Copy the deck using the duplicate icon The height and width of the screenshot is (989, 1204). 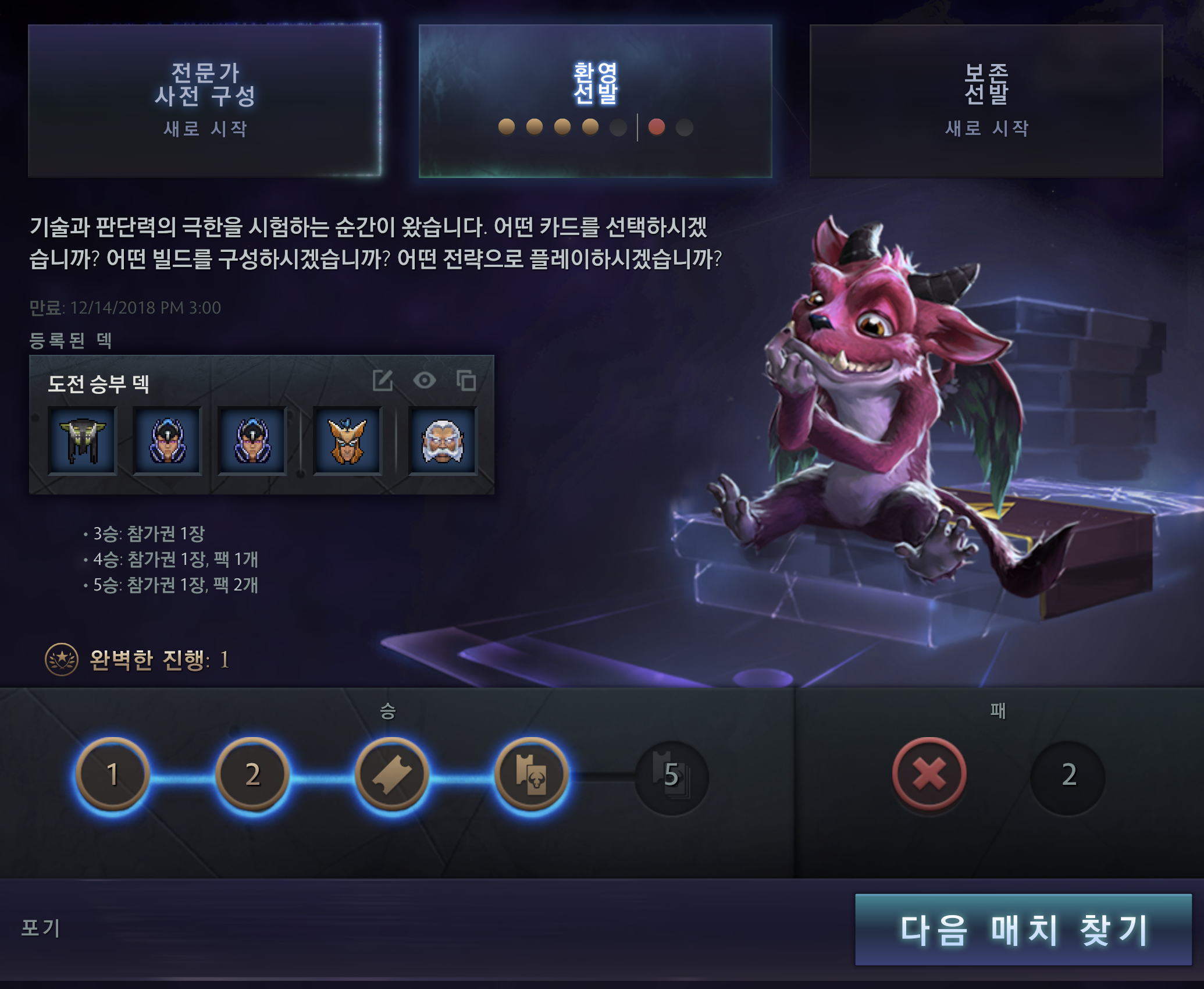(x=466, y=381)
